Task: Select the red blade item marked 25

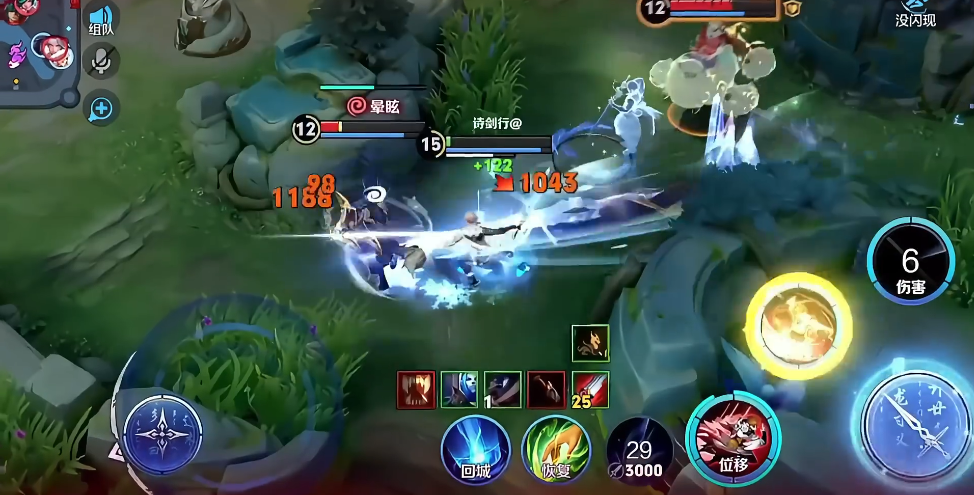Action: 590,390
